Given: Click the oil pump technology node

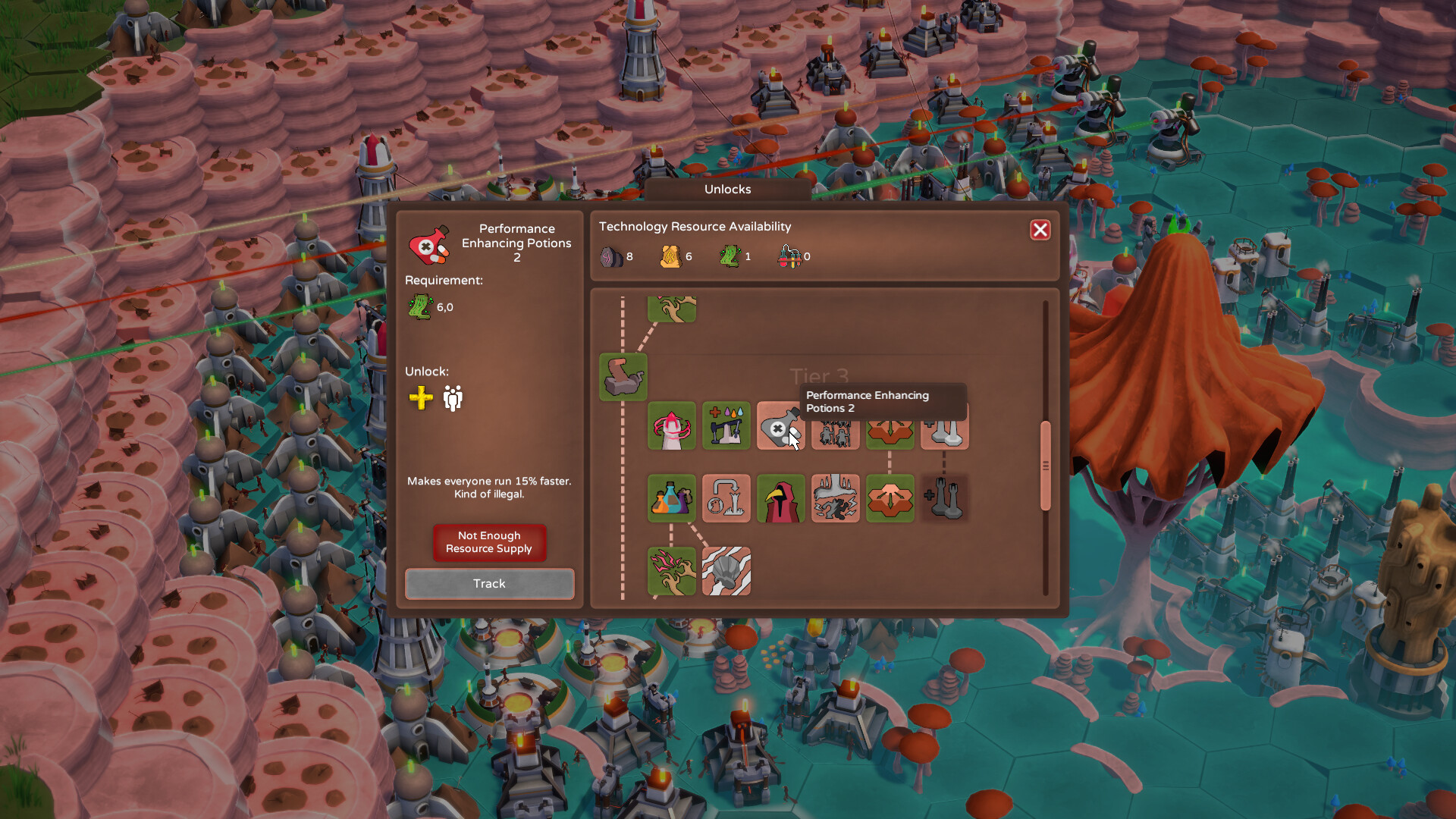Looking at the screenshot, I should 726,425.
